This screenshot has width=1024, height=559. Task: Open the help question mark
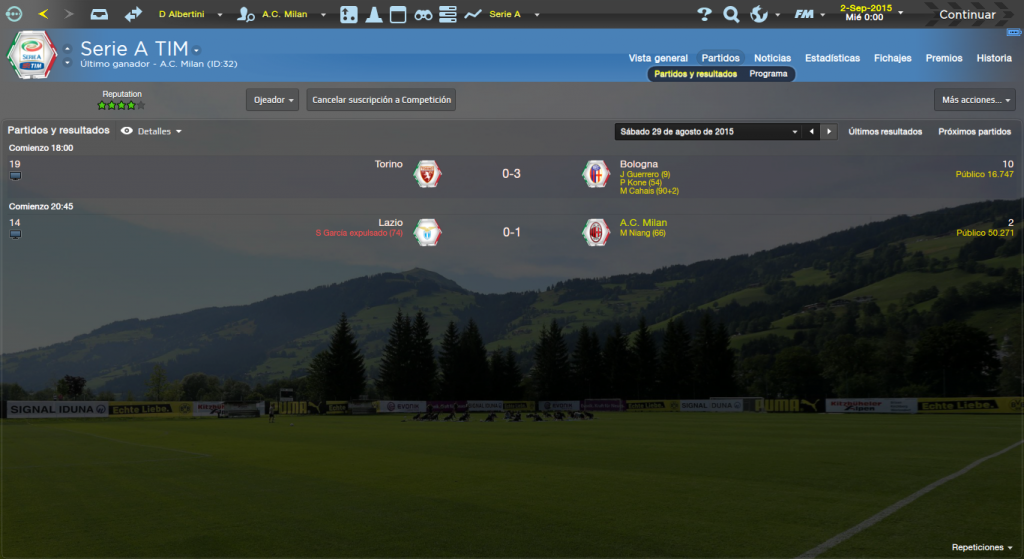coord(704,15)
